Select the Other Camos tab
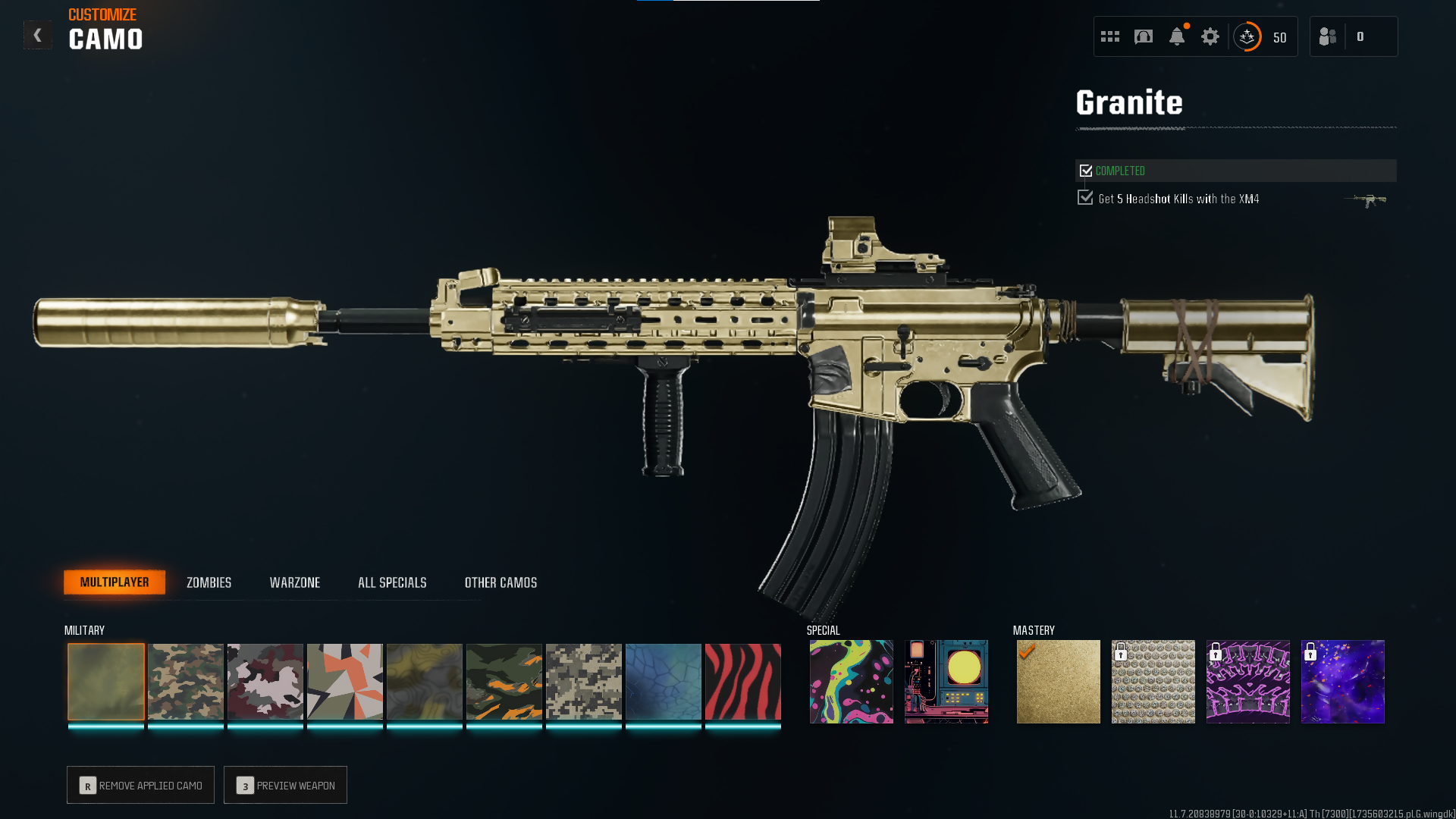This screenshot has height=819, width=1456. click(500, 582)
